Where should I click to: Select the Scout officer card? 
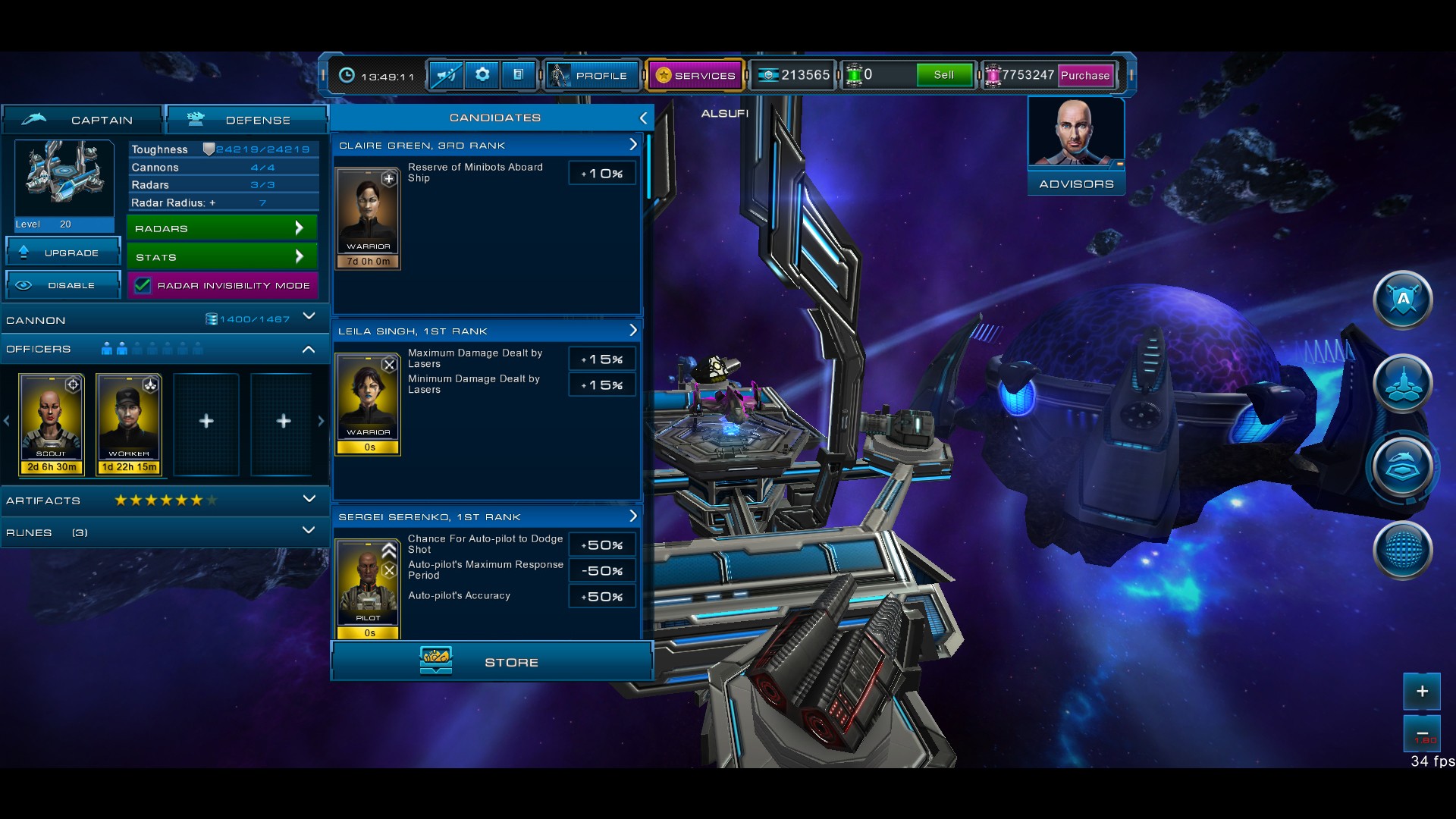click(52, 423)
